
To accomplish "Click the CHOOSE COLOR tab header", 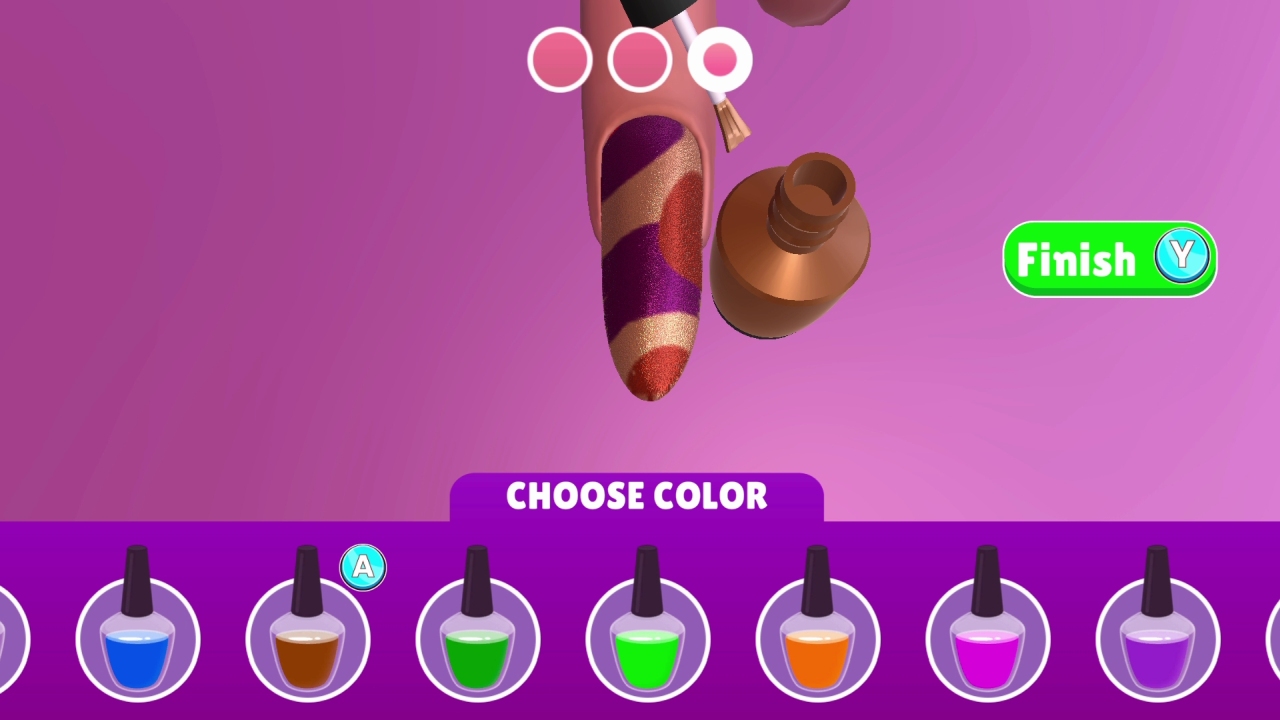I will [638, 496].
